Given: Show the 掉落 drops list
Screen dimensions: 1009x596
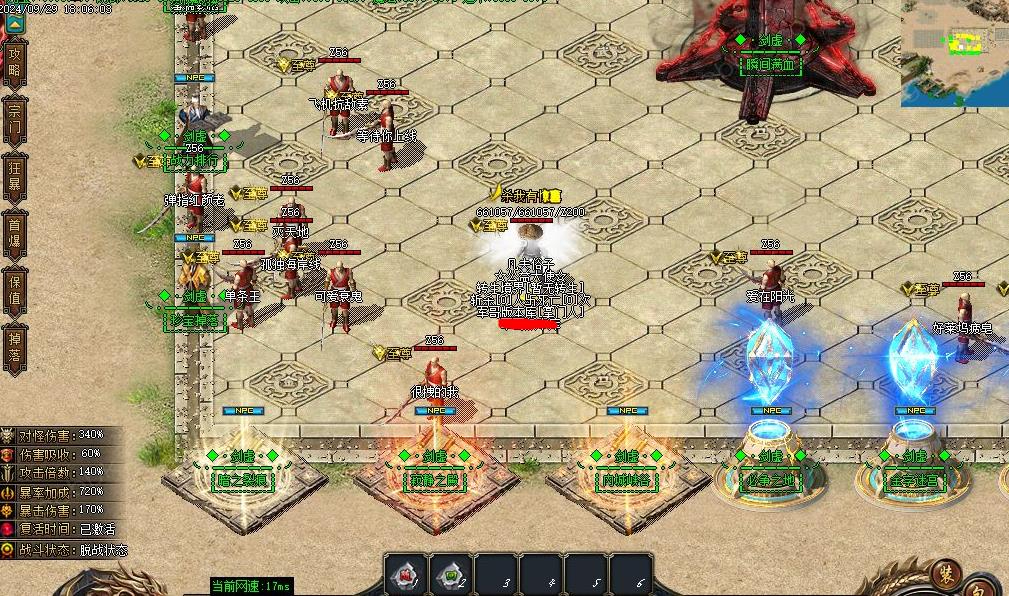Looking at the screenshot, I should pos(14,347).
